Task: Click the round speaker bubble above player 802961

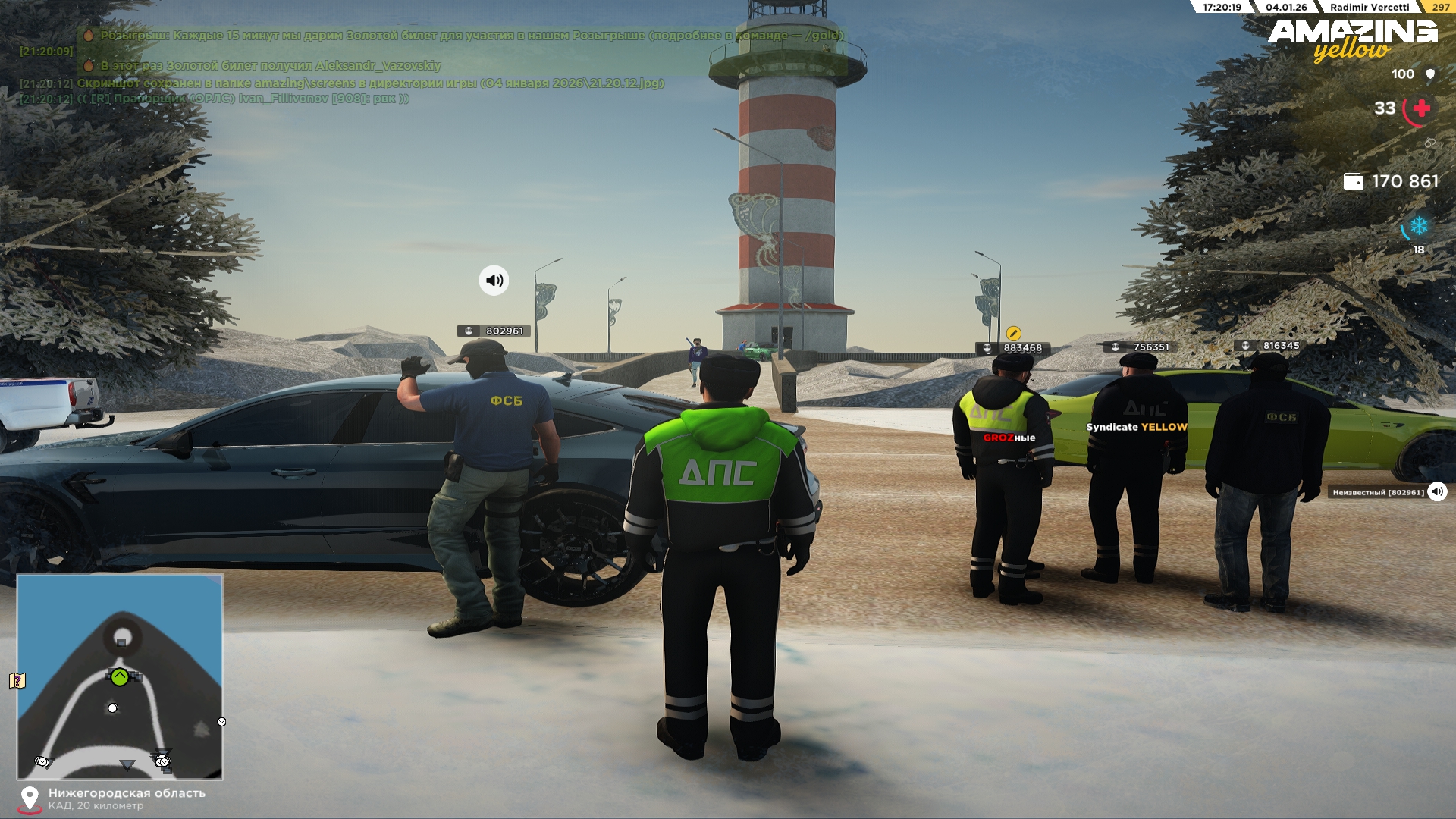Action: pos(494,281)
